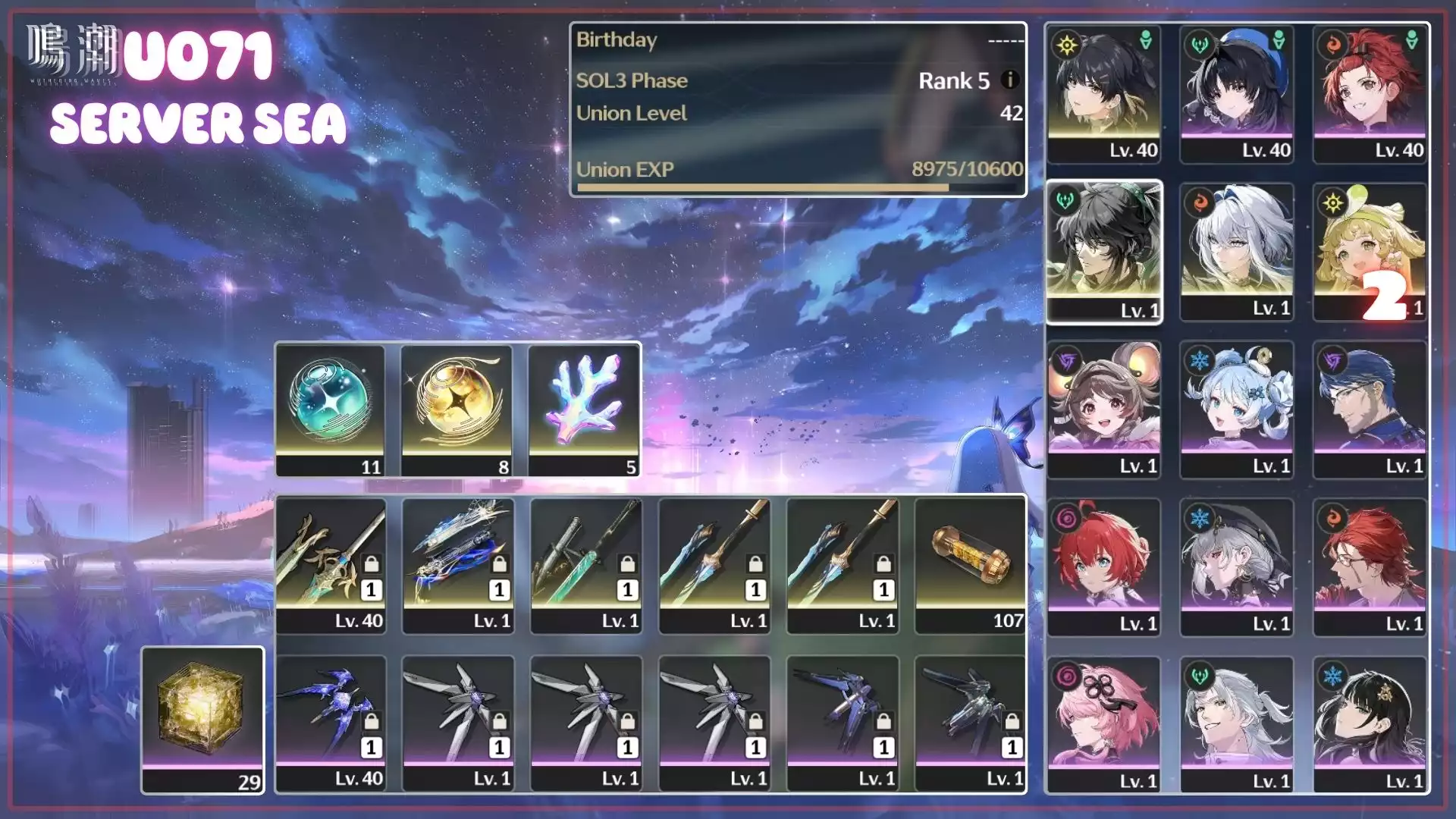Select the golden tube item with 107

coord(971,565)
